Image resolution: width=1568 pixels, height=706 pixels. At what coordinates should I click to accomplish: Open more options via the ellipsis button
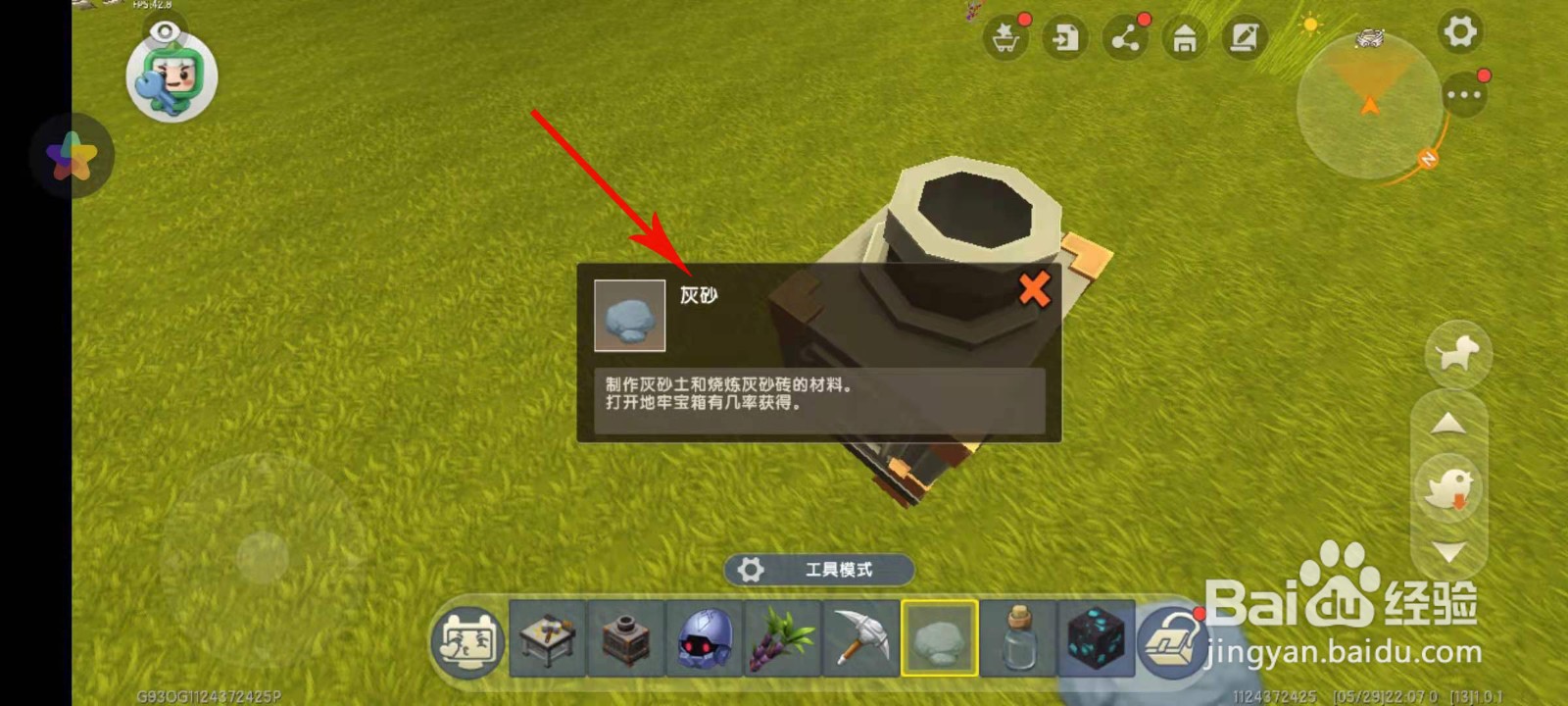point(1466,94)
